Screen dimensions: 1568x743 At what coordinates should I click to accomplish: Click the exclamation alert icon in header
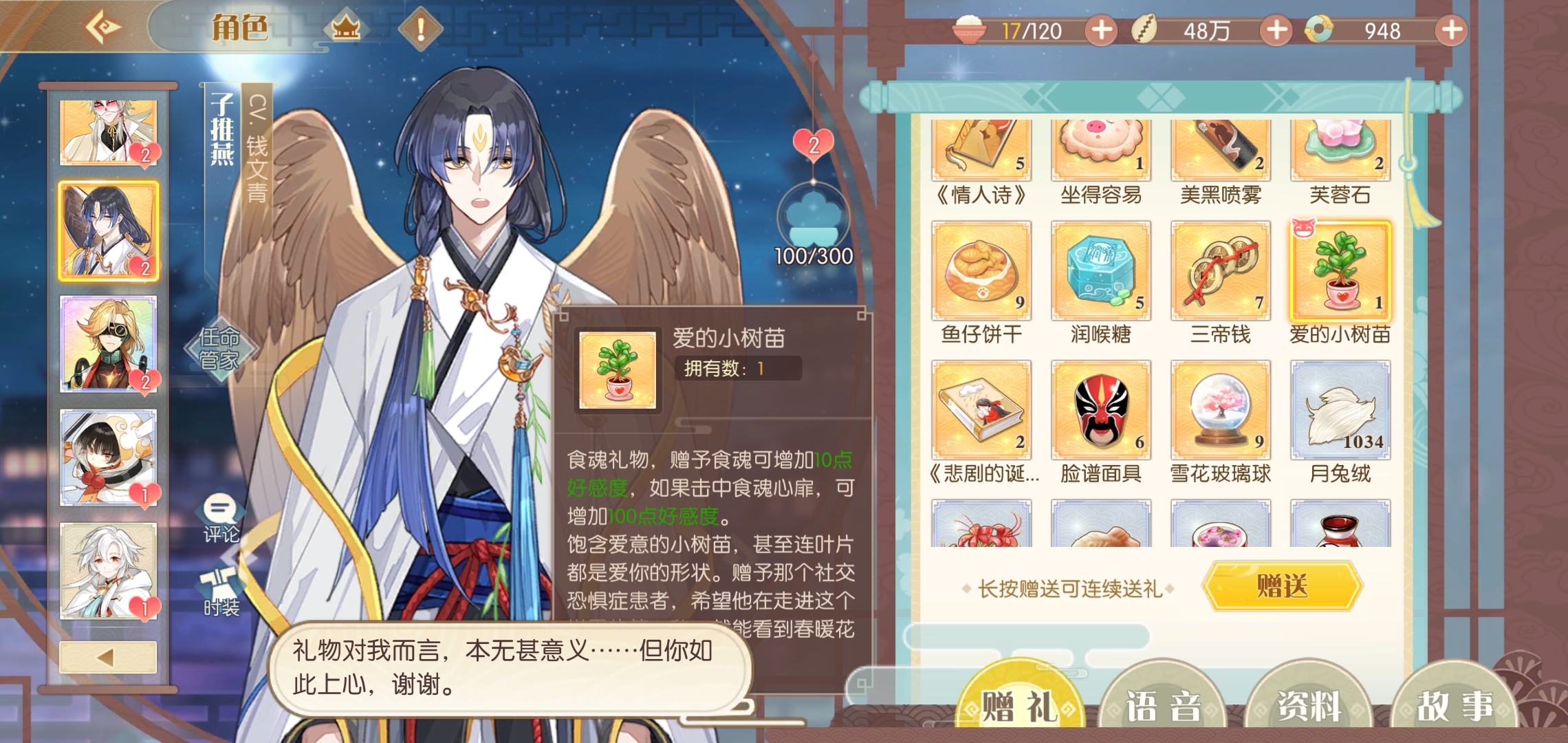click(422, 30)
